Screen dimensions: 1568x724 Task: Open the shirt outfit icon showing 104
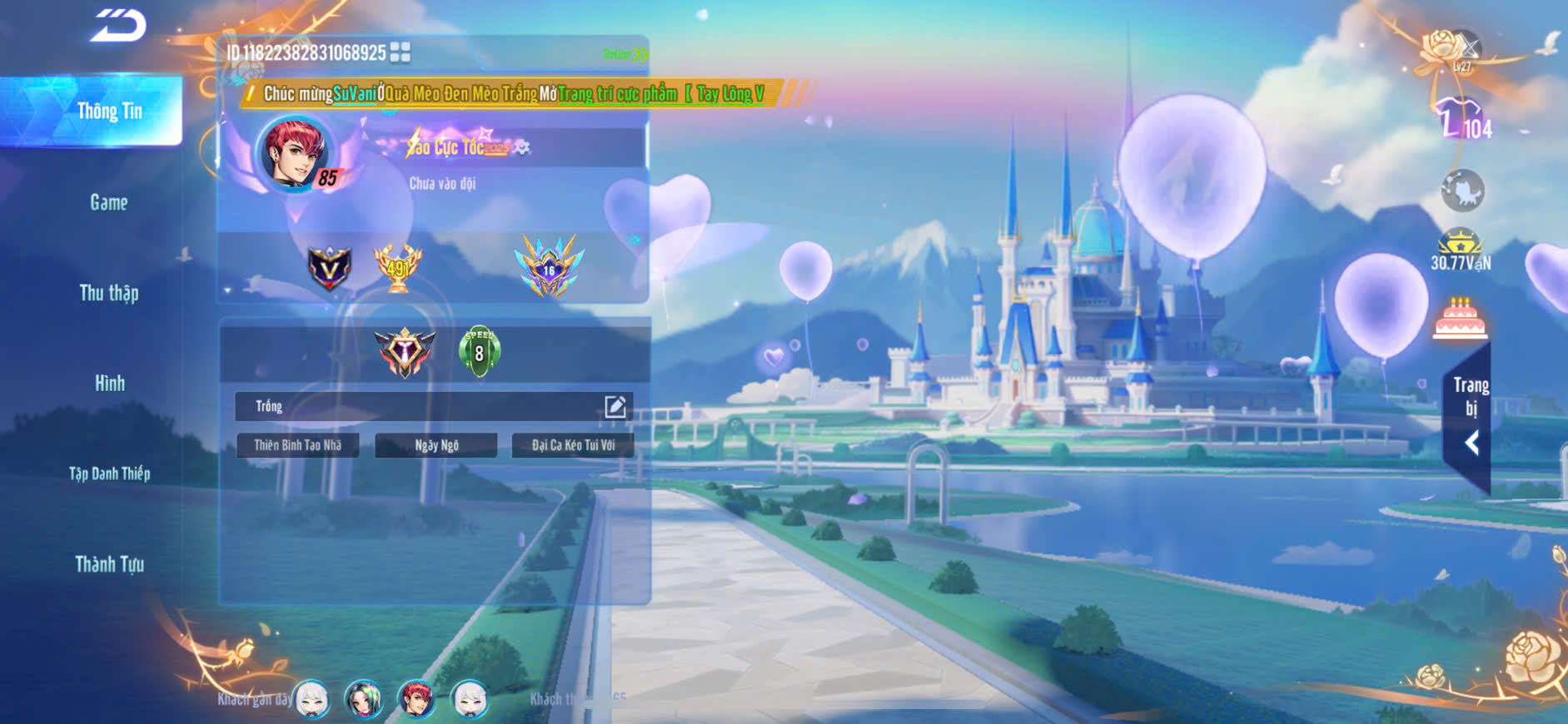click(1462, 119)
